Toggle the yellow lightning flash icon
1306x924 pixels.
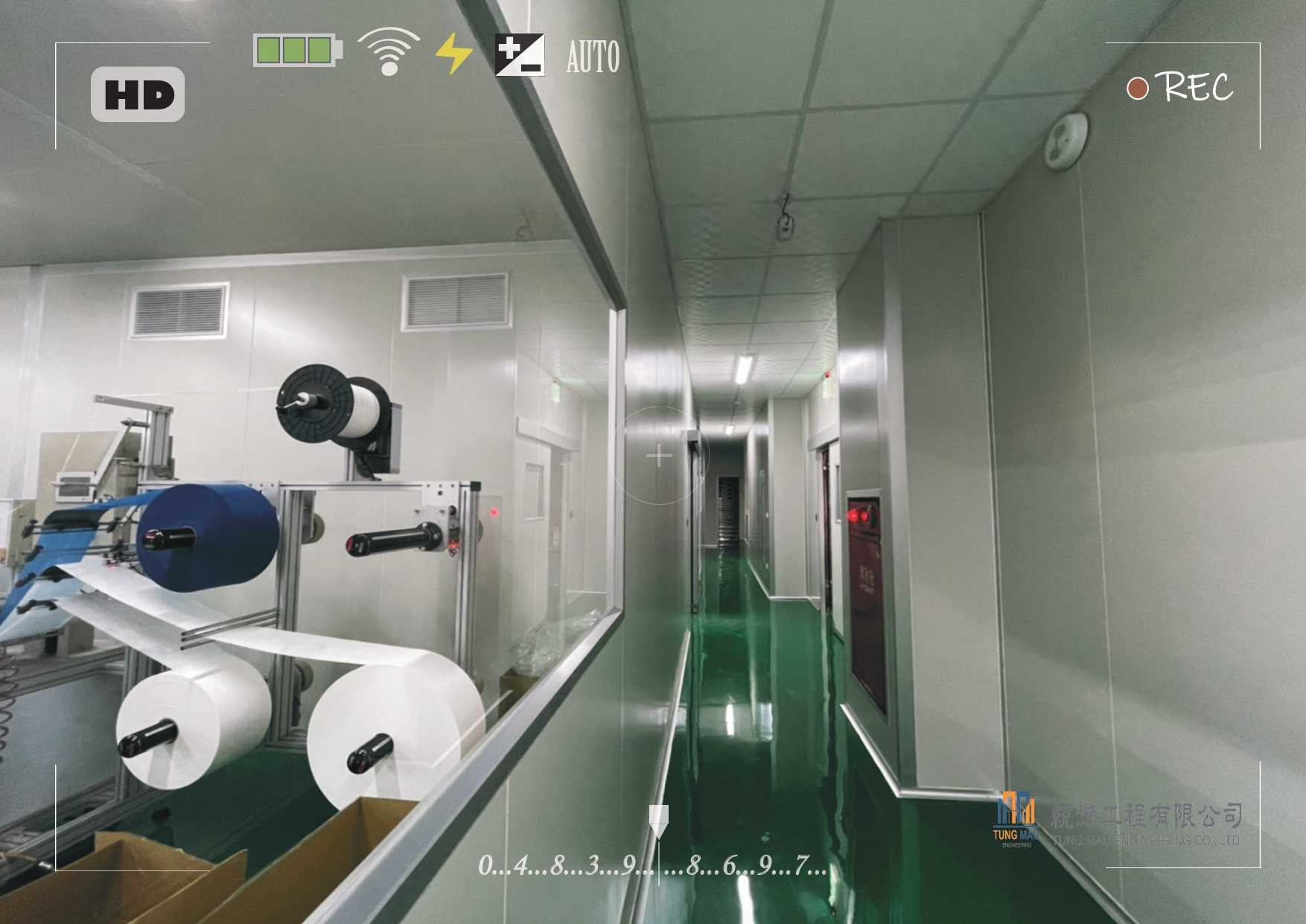click(453, 54)
